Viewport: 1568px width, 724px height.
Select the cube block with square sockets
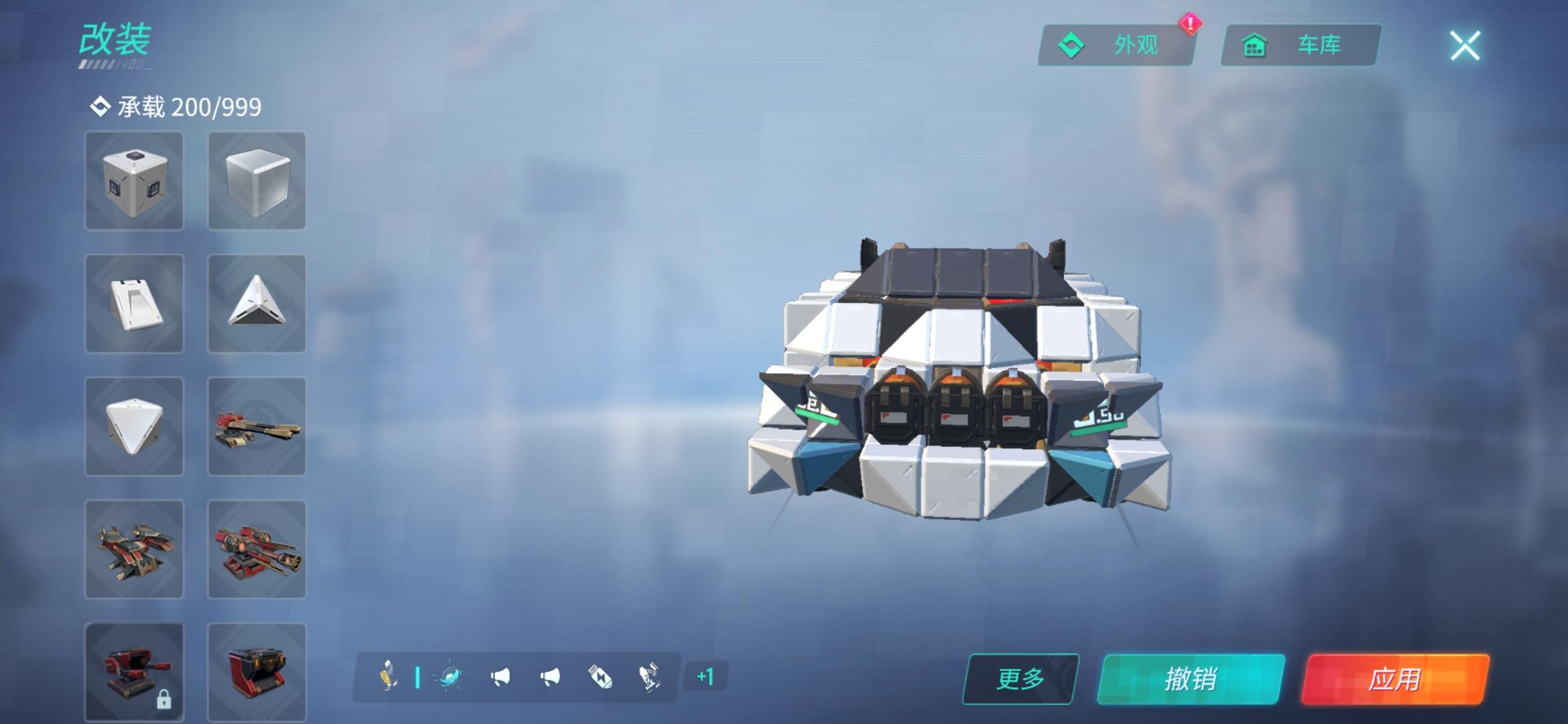tap(134, 181)
